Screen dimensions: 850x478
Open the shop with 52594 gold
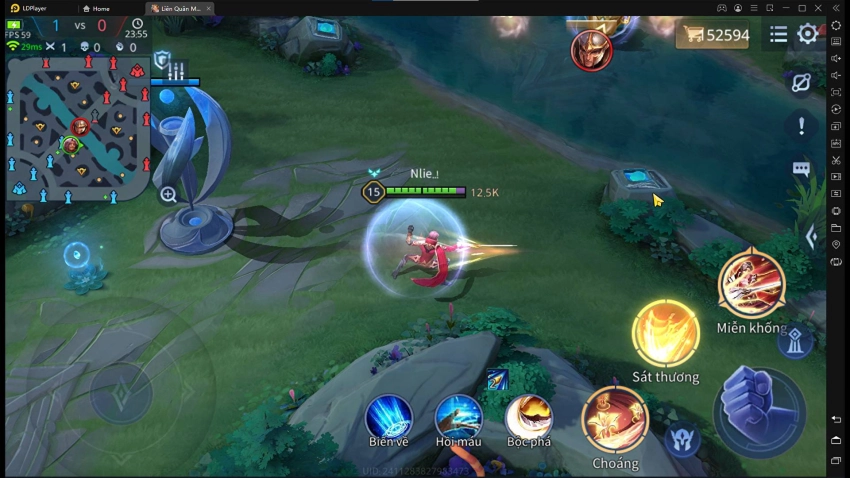(x=714, y=35)
